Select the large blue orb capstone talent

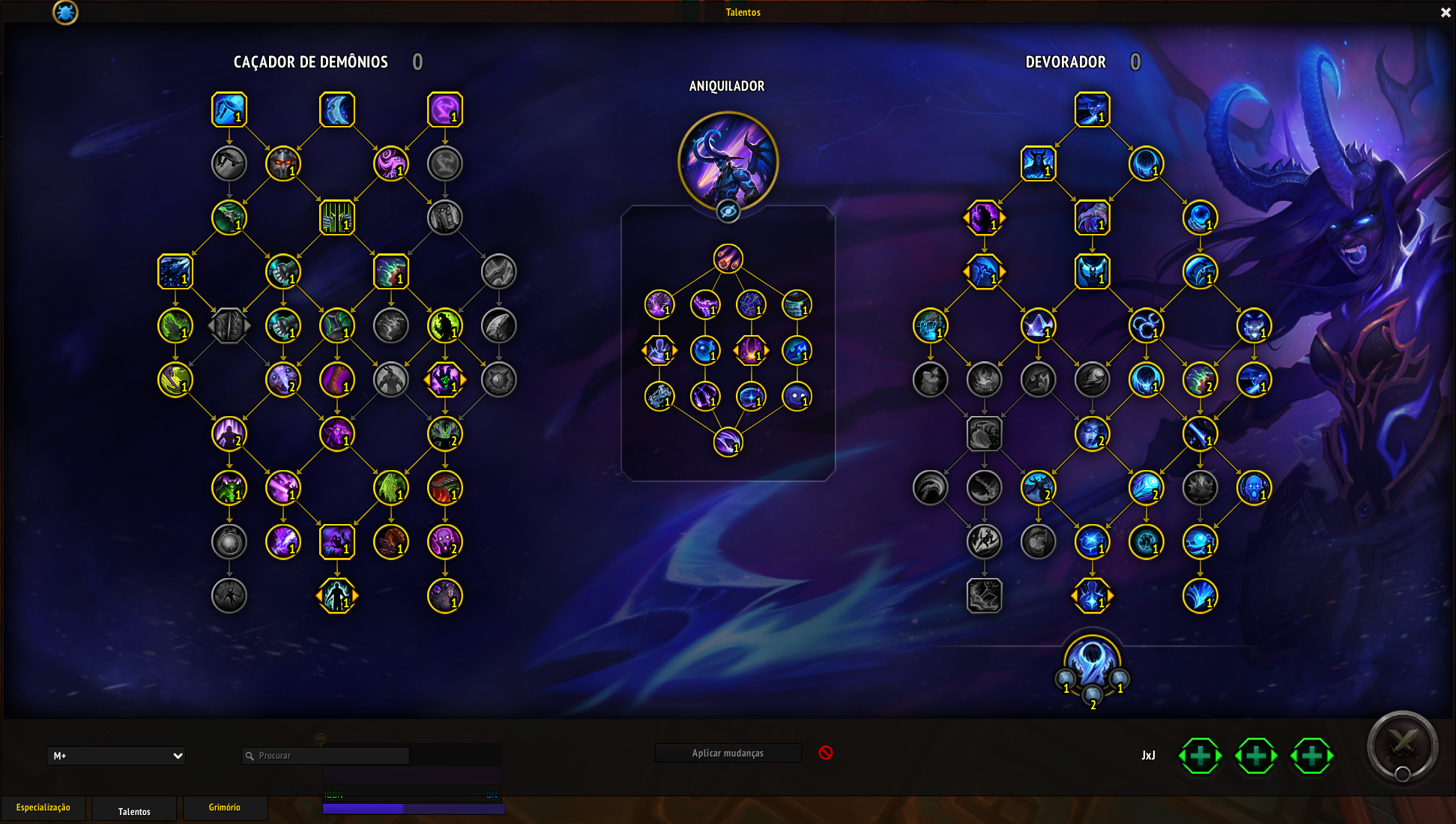(x=1092, y=661)
